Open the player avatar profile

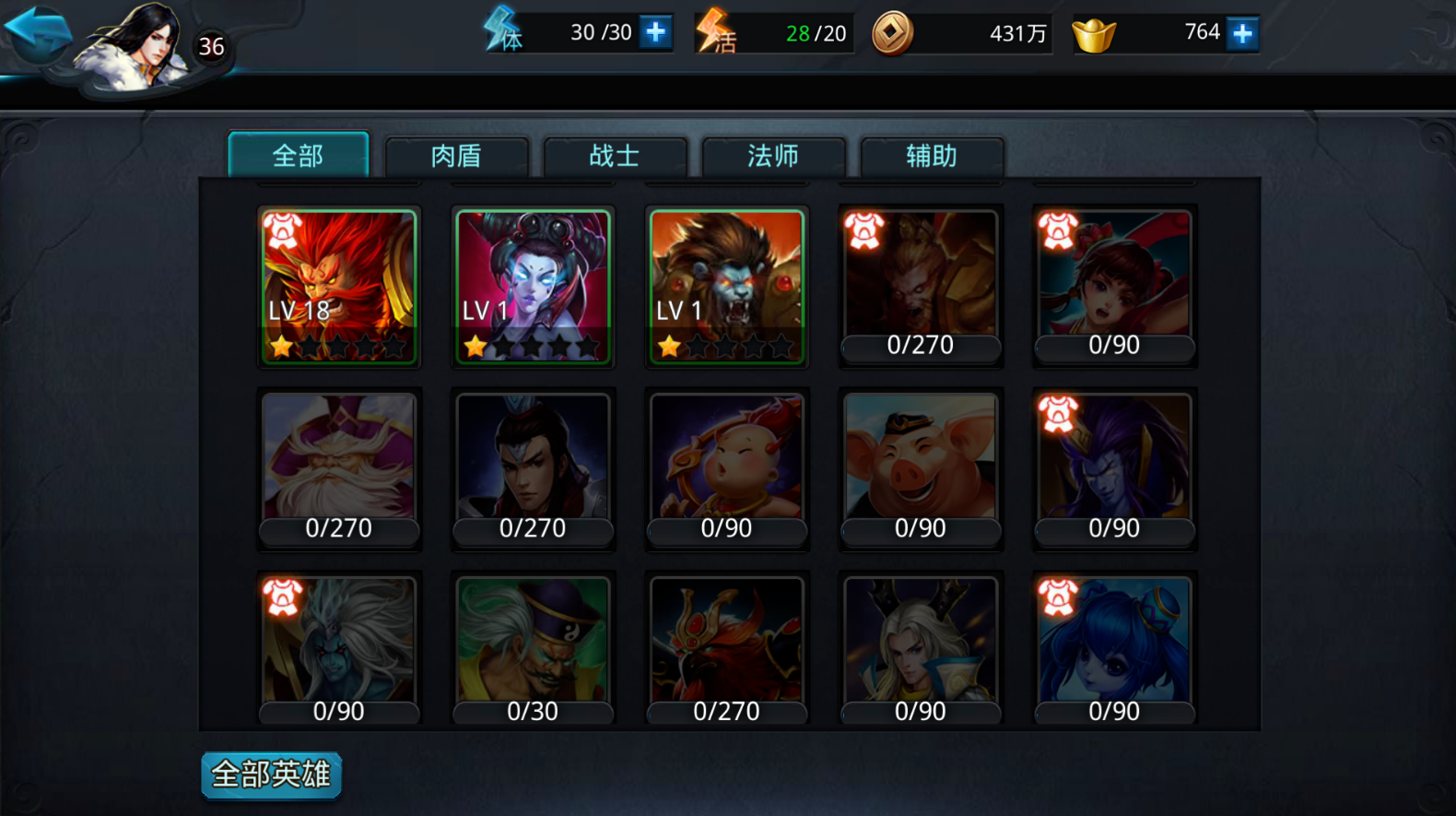[x=135, y=46]
